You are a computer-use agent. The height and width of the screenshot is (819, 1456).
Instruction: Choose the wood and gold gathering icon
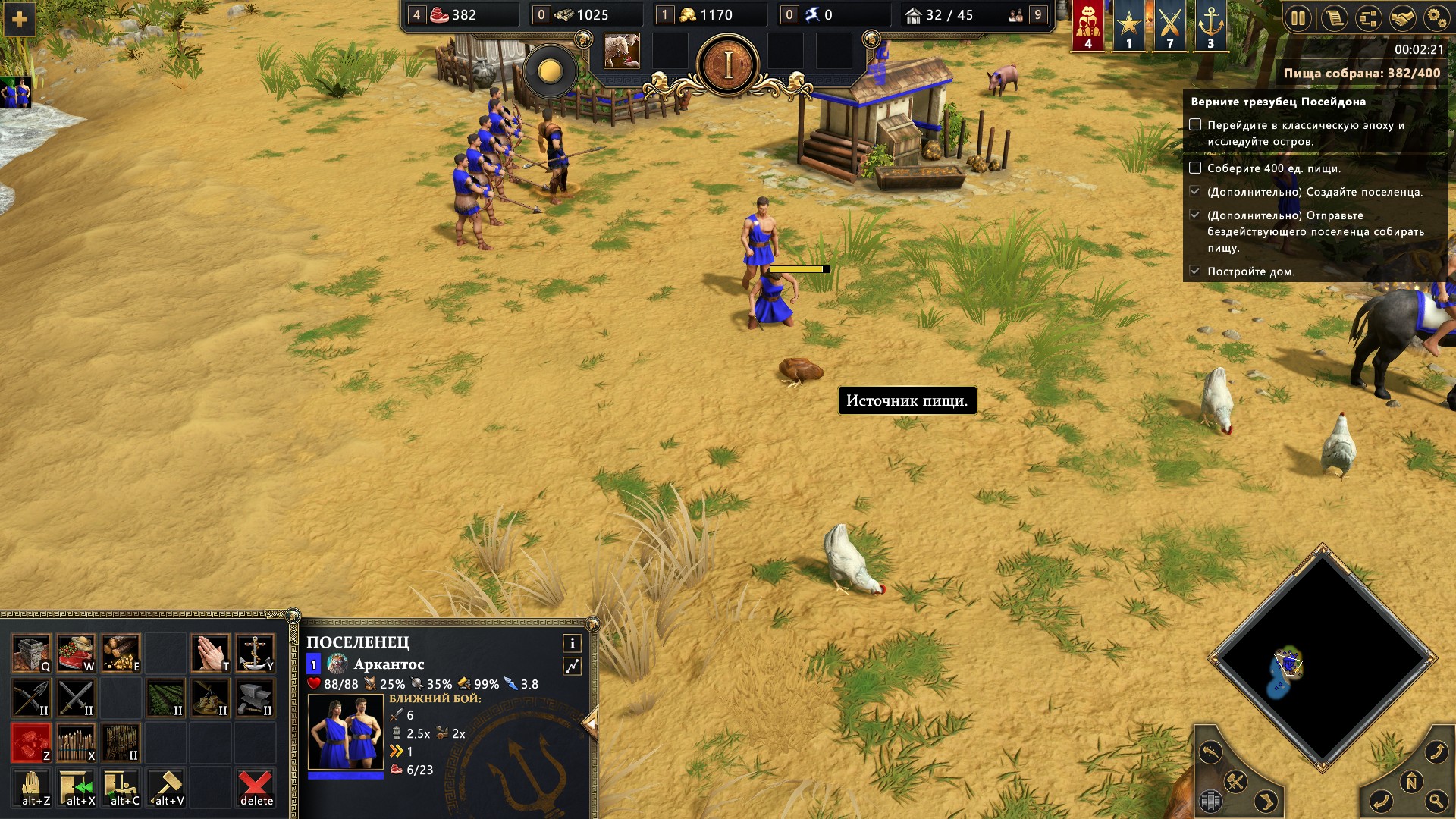[121, 654]
